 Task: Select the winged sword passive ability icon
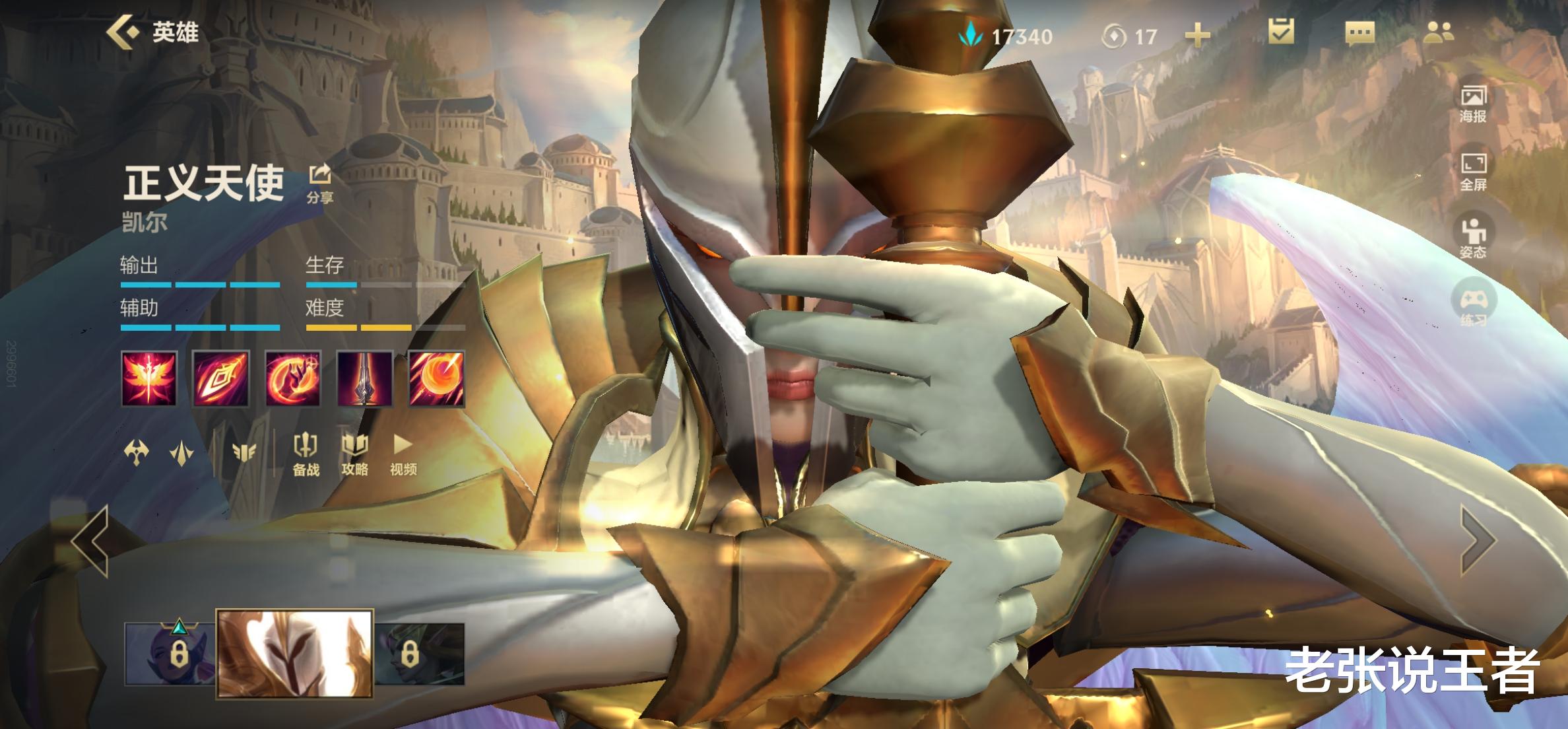tap(148, 378)
